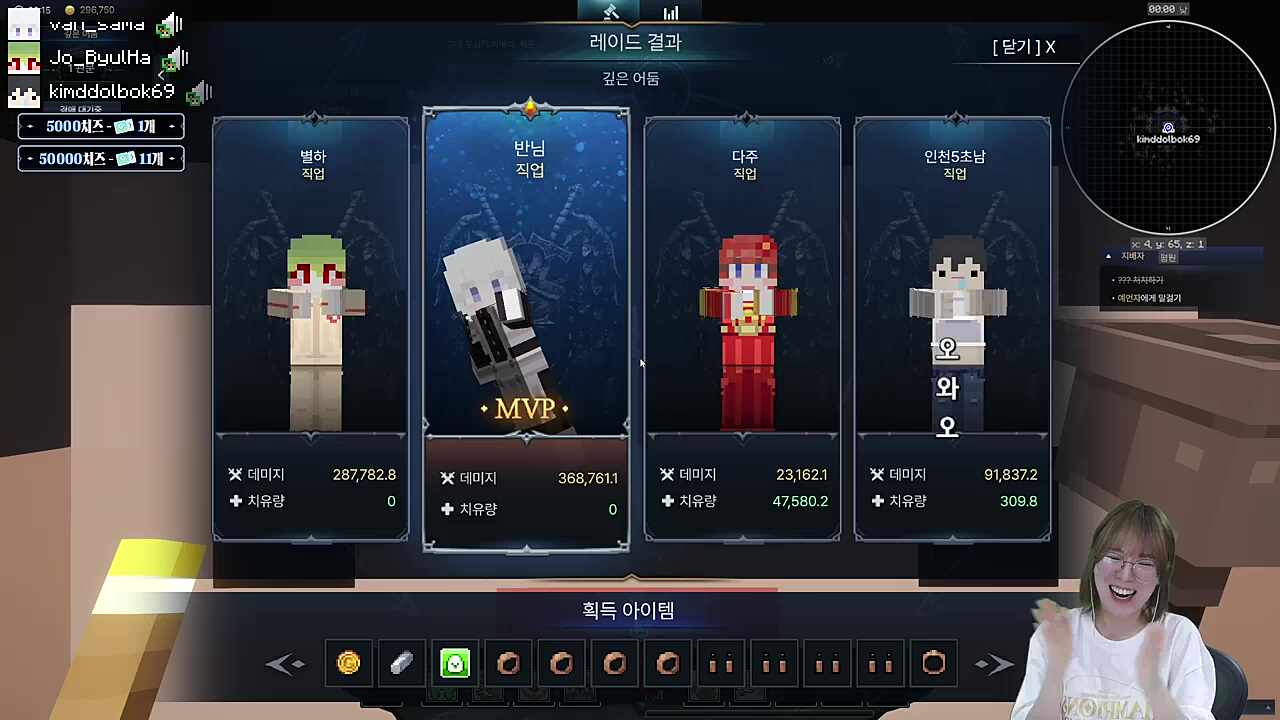Select the first potion bottles loot icon

tap(721, 663)
